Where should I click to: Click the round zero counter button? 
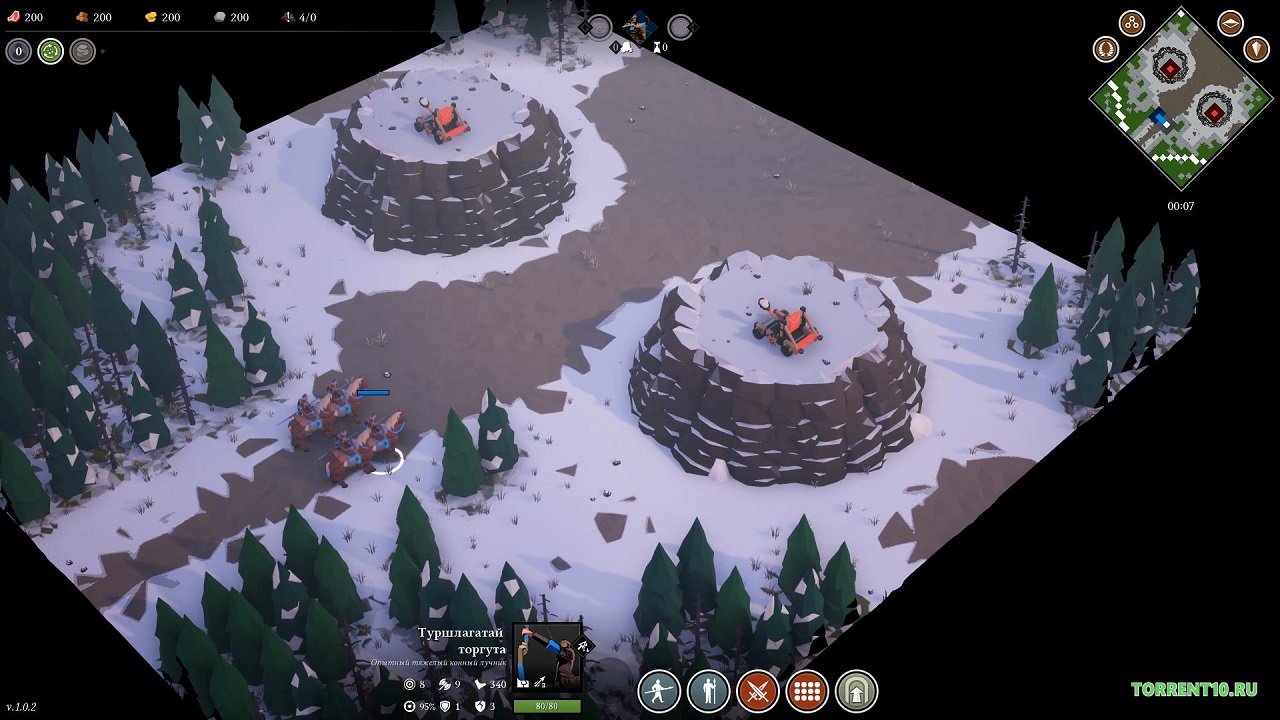pos(19,51)
